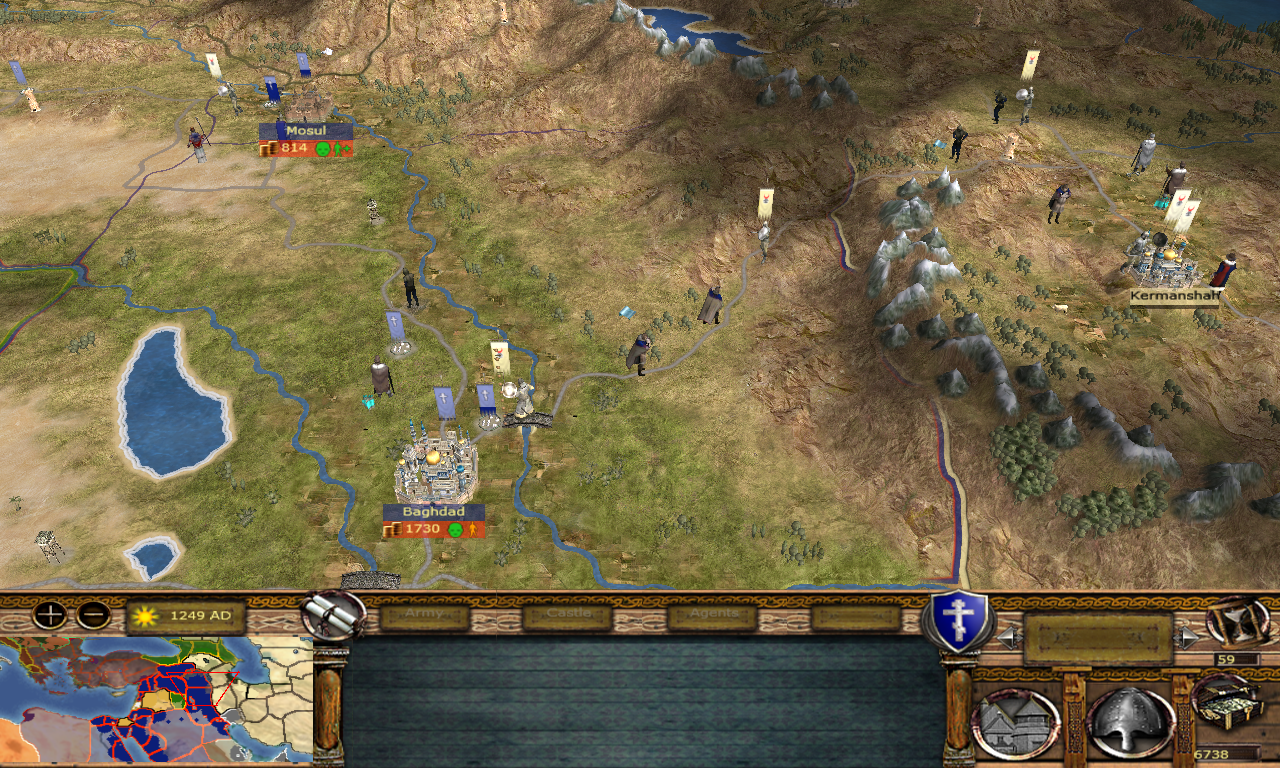Open the recruitment menu helmet icon
1280x768 pixels.
(1129, 722)
